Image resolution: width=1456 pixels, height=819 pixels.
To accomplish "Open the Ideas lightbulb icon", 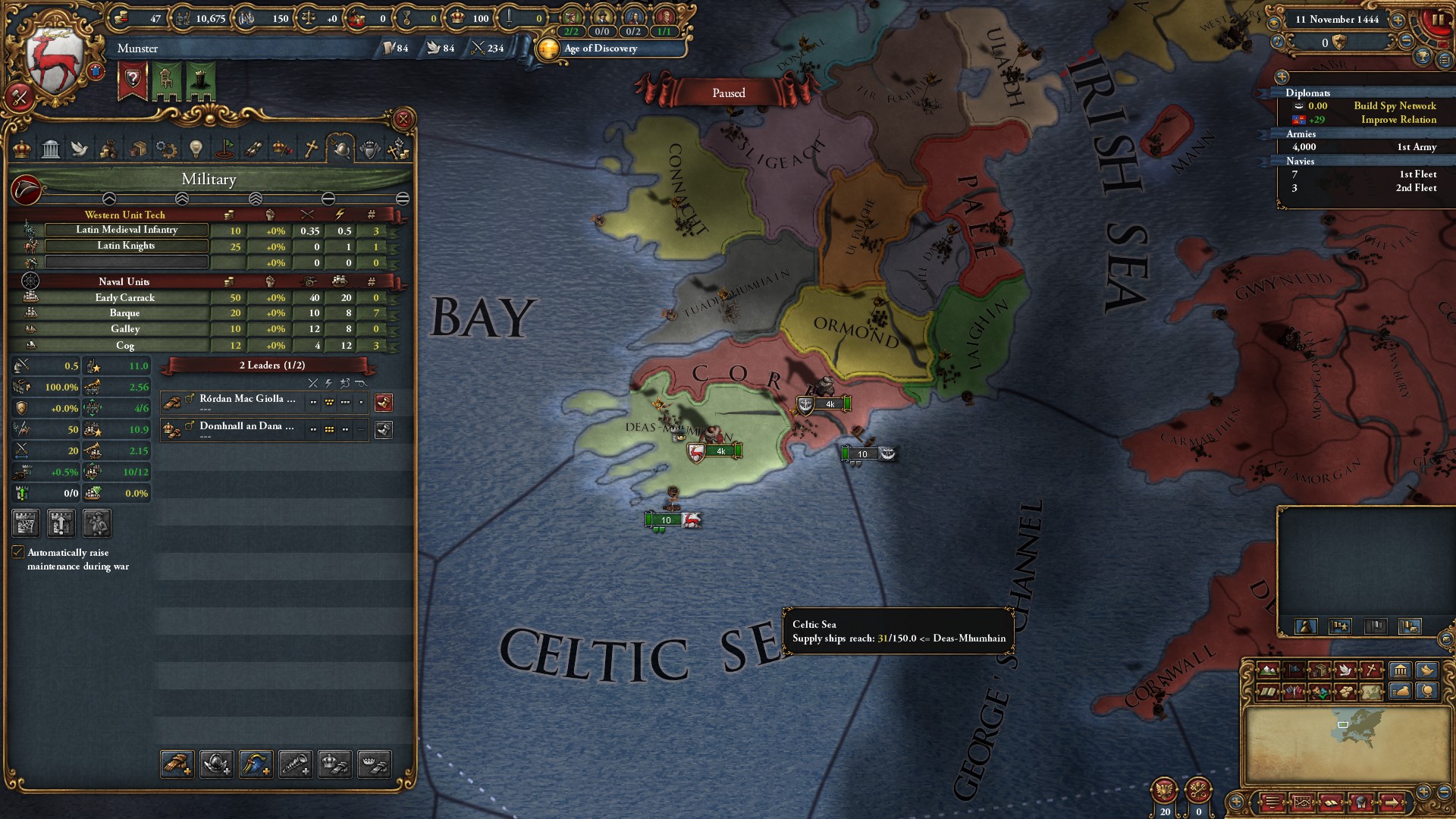I will 196,149.
